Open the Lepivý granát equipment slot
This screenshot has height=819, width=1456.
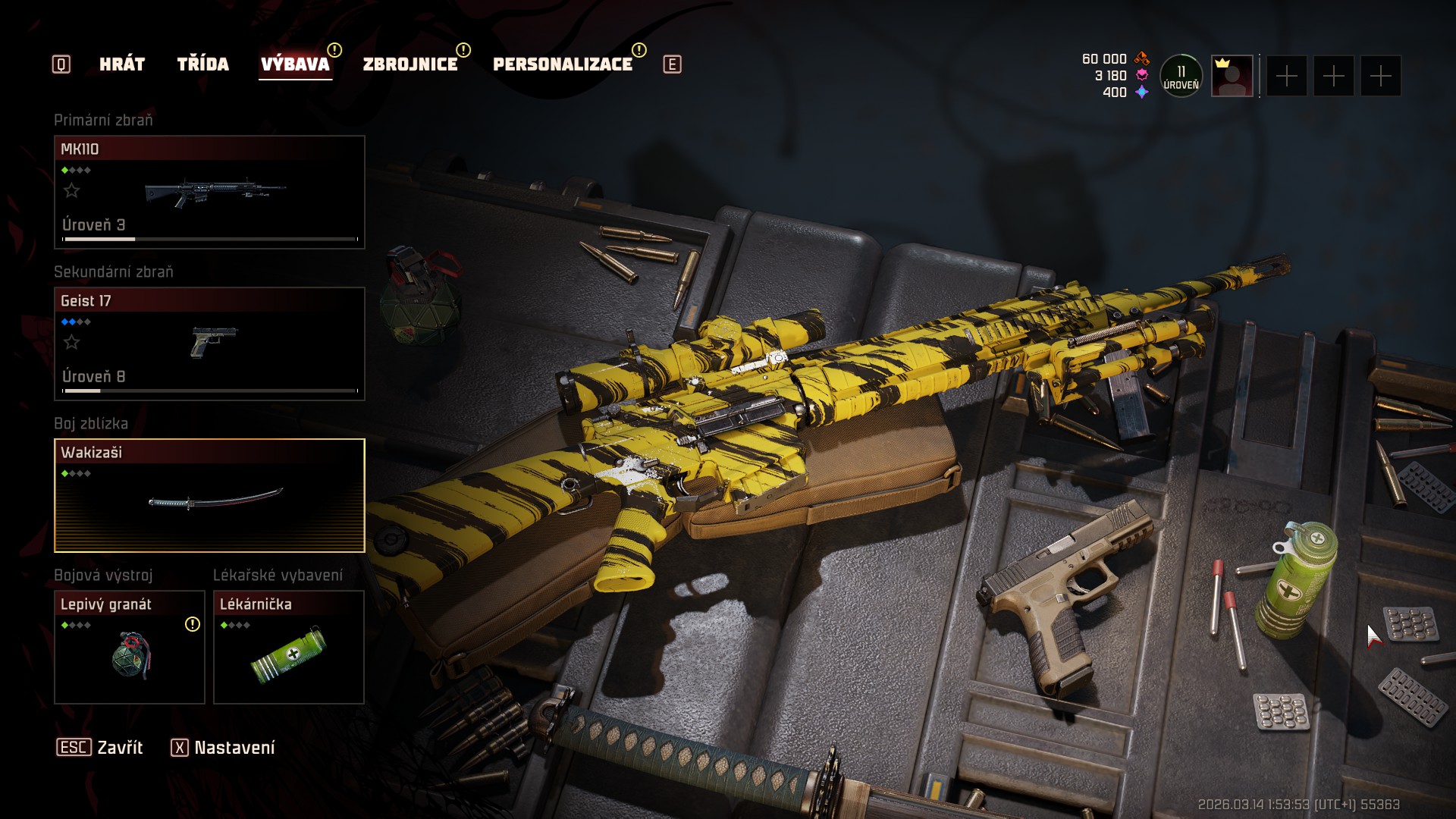point(130,647)
